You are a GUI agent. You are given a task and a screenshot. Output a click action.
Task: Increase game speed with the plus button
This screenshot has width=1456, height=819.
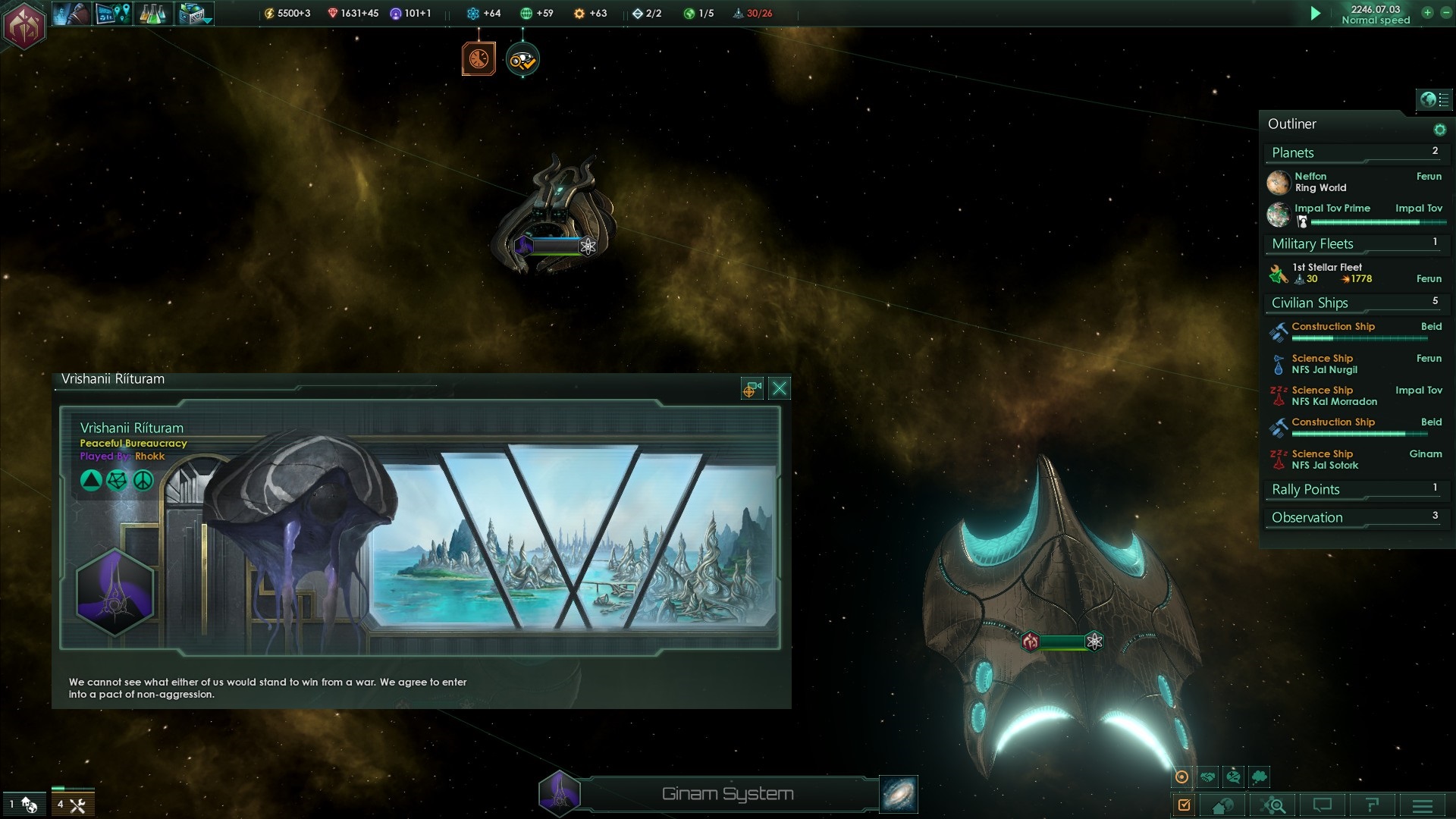[1427, 13]
